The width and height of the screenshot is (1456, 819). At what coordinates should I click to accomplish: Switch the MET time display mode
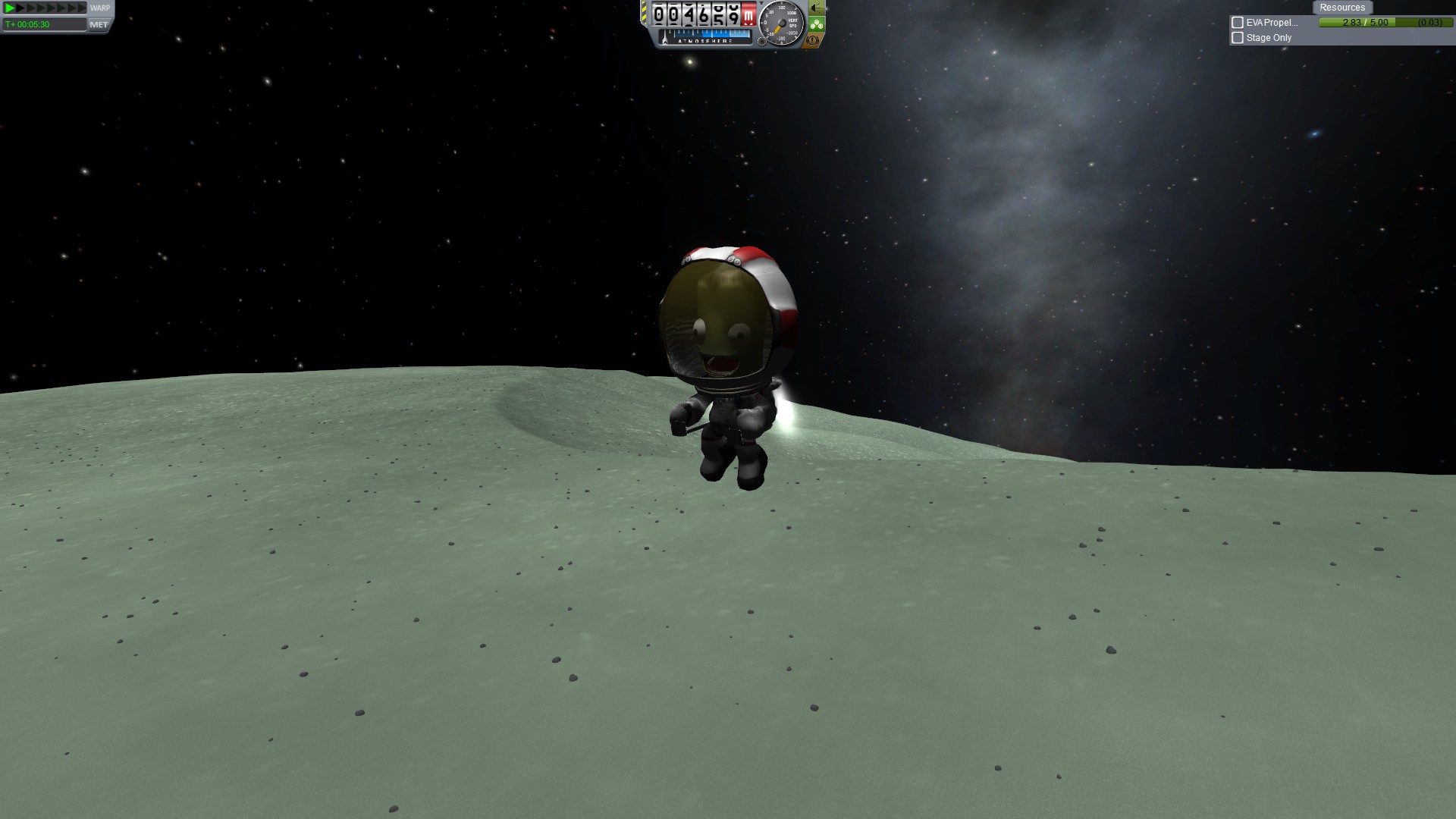pos(99,24)
